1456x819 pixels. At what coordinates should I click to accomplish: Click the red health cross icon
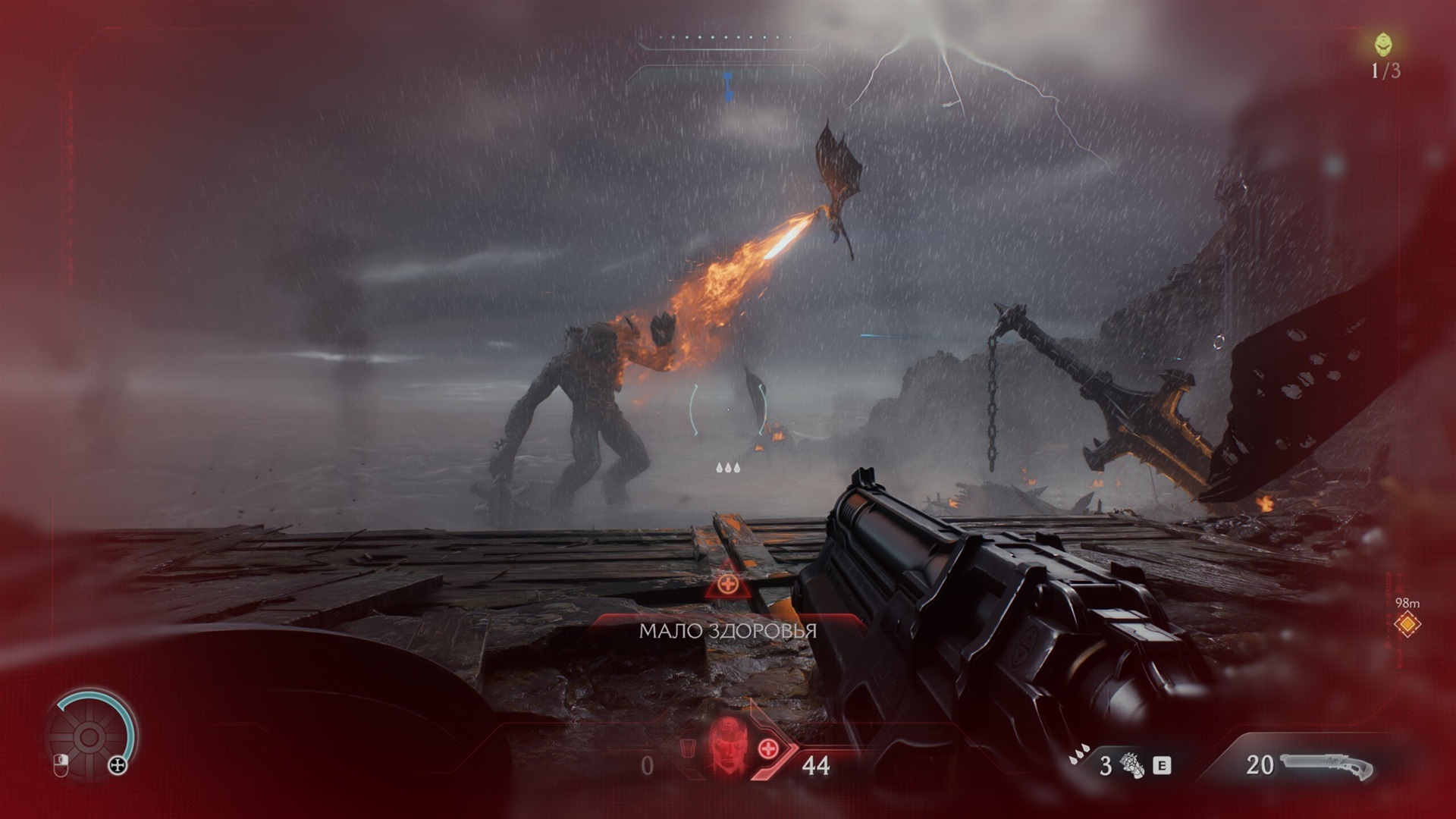click(767, 748)
